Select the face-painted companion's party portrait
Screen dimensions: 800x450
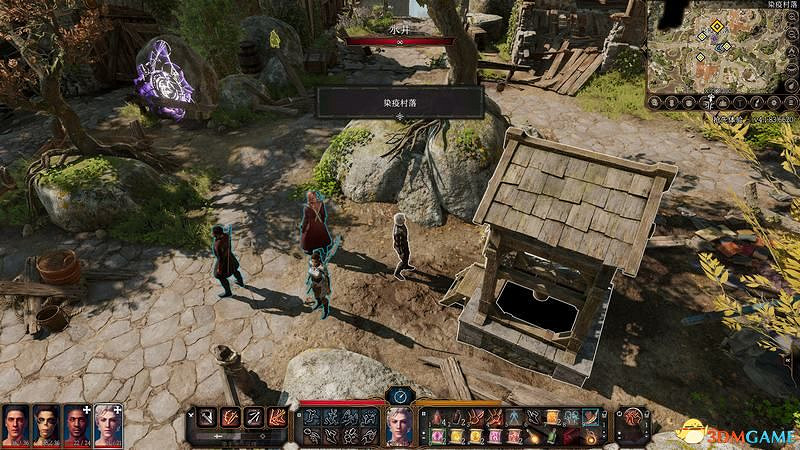tap(45, 424)
